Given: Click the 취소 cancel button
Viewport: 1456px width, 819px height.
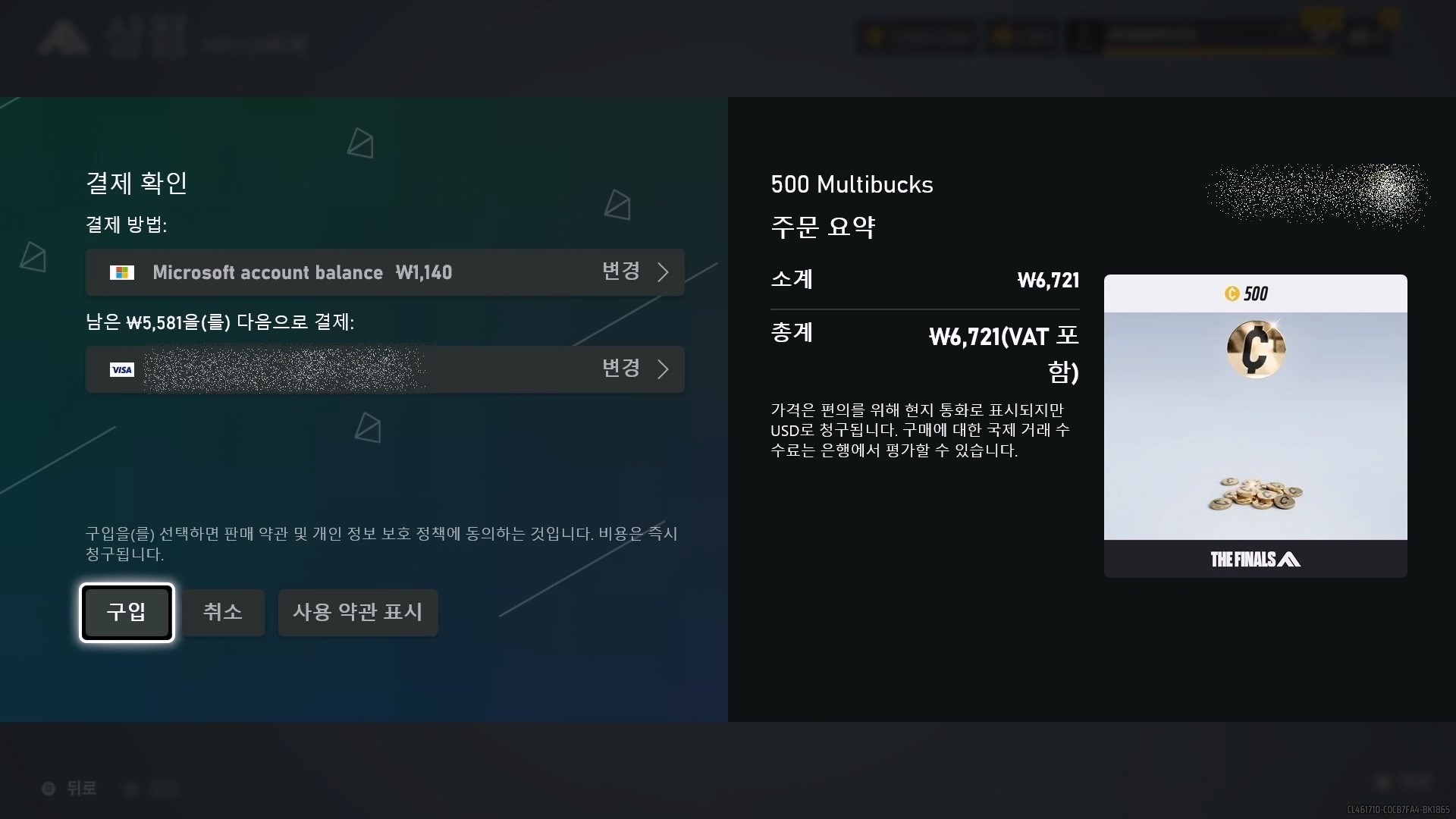Looking at the screenshot, I should click(x=223, y=613).
